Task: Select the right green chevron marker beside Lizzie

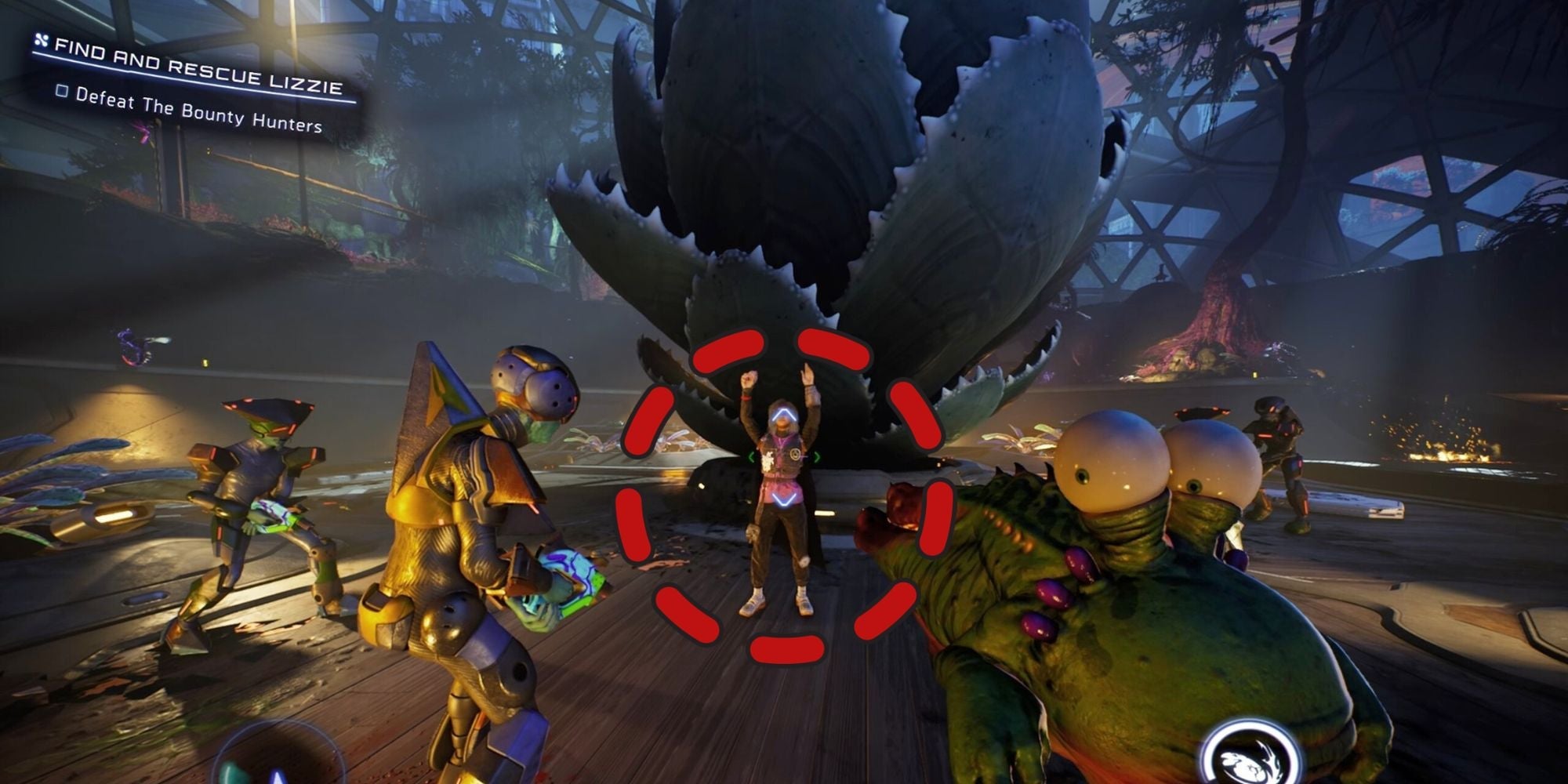Action: [x=817, y=456]
